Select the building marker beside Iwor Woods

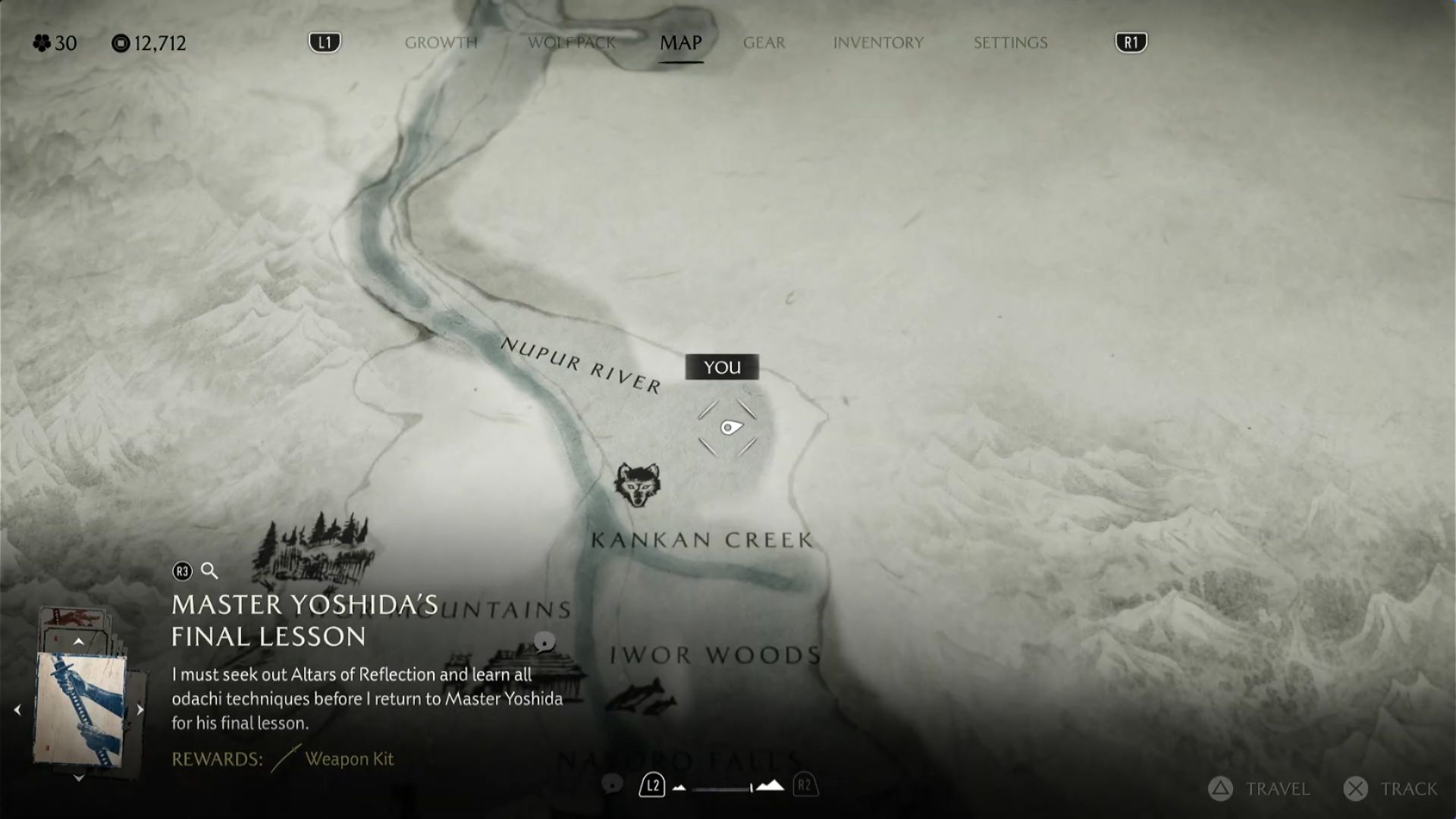531,667
